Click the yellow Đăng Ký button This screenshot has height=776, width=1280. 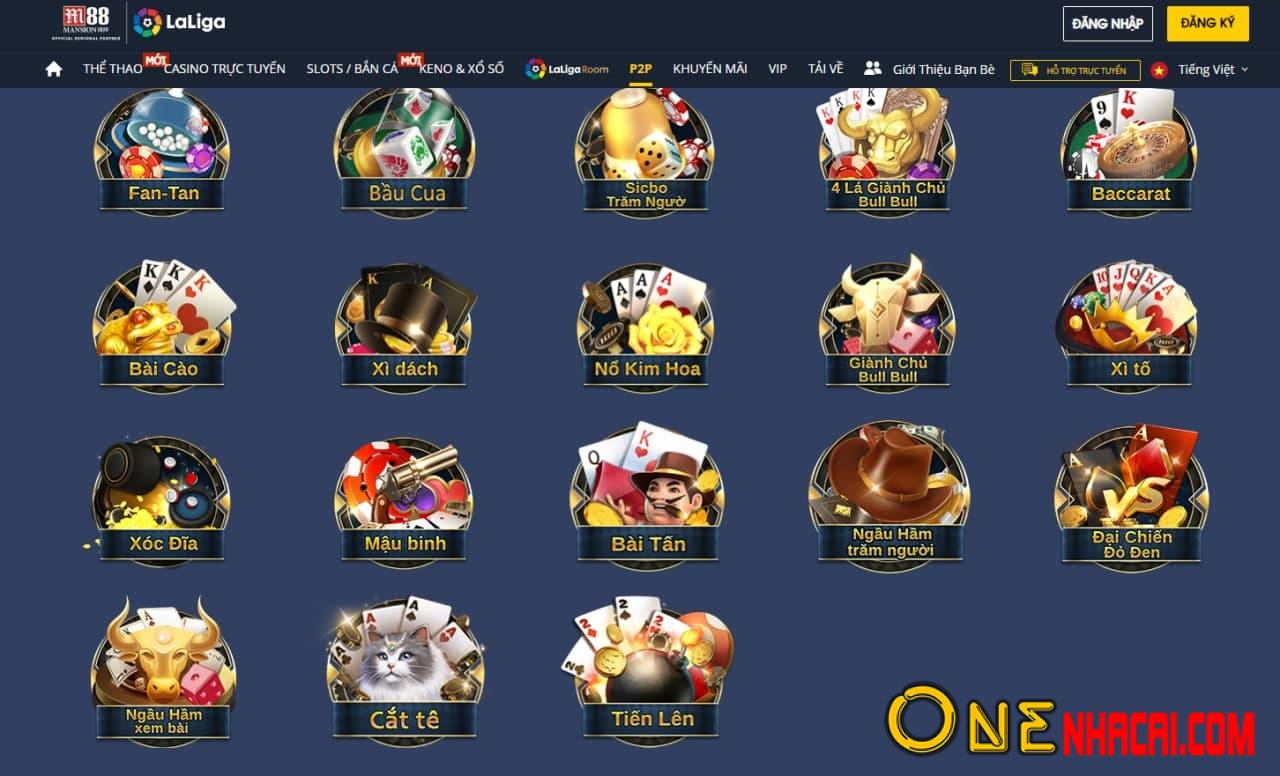1207,23
